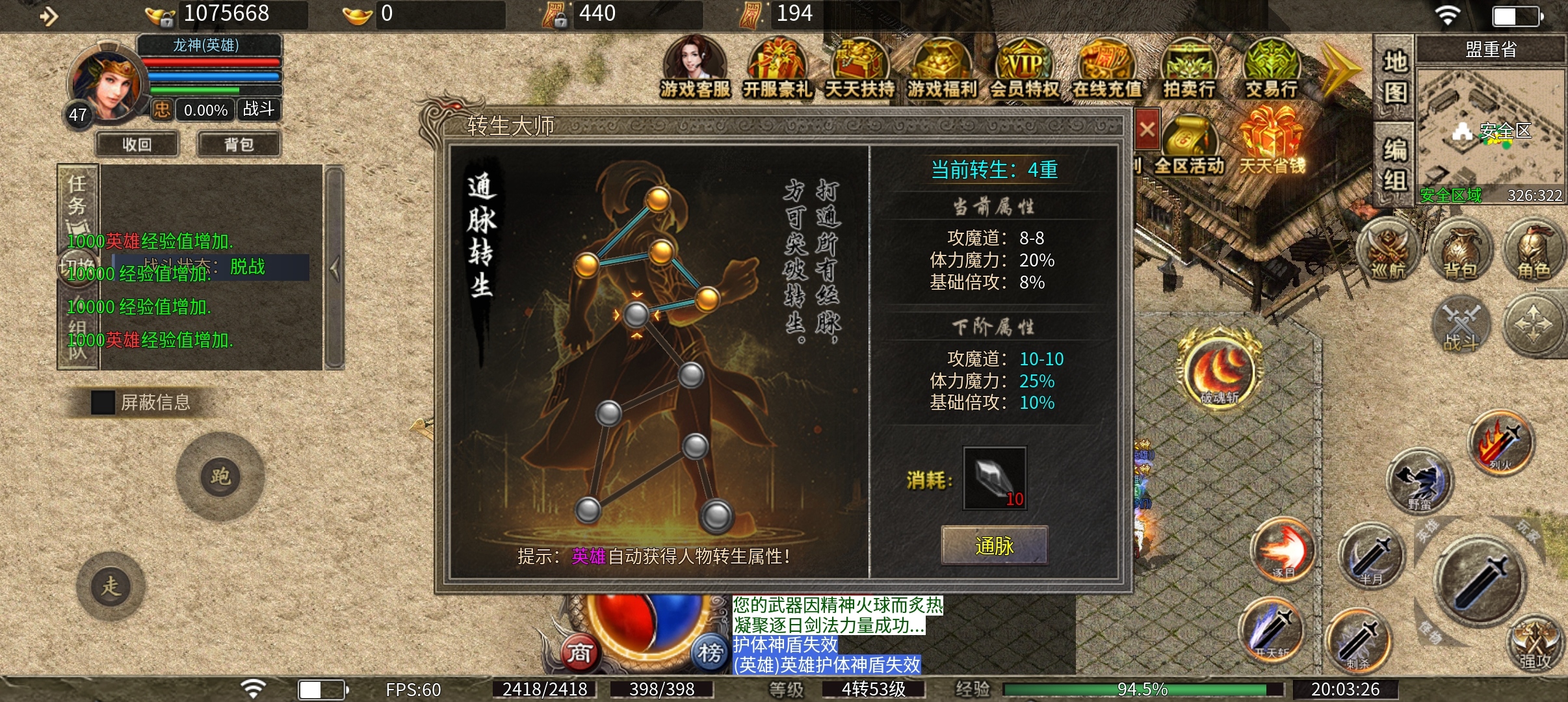The image size is (1568, 702).
Task: Toggle the 屏蔽信息 checkbox
Action: click(x=103, y=402)
